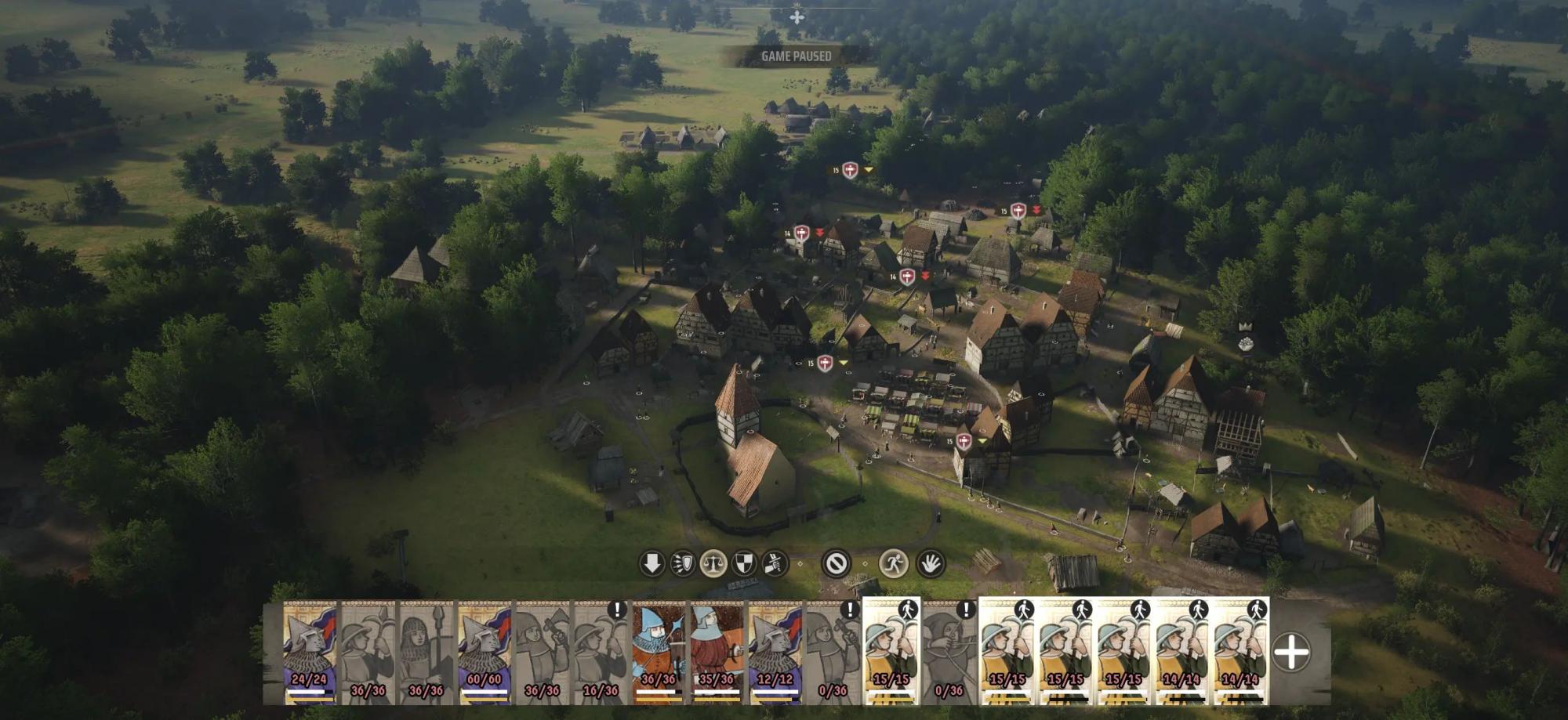Toggle the running figure command

click(x=893, y=563)
